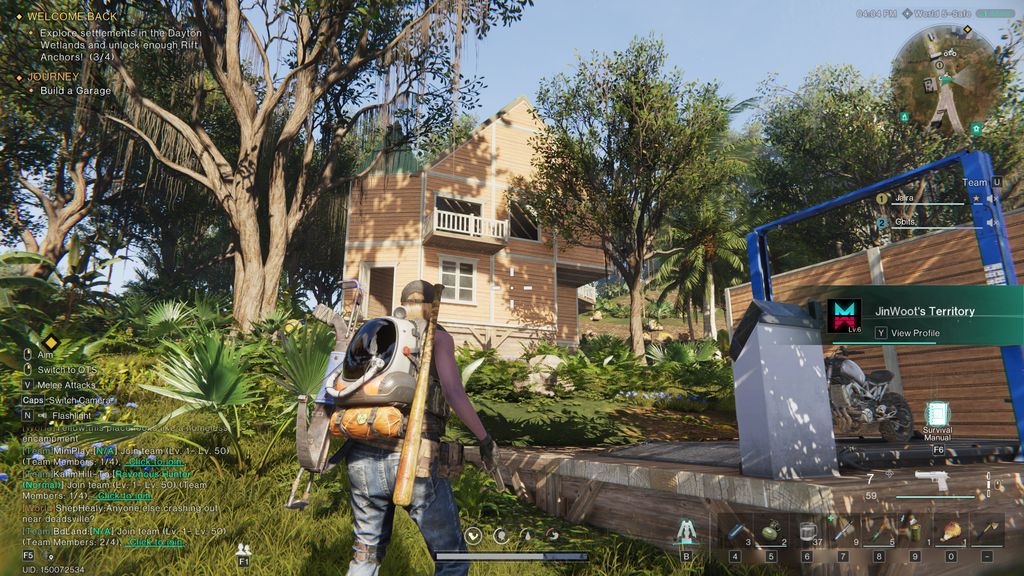Open the Build a Garage journey objective
This screenshot has width=1024, height=576.
tap(76, 91)
